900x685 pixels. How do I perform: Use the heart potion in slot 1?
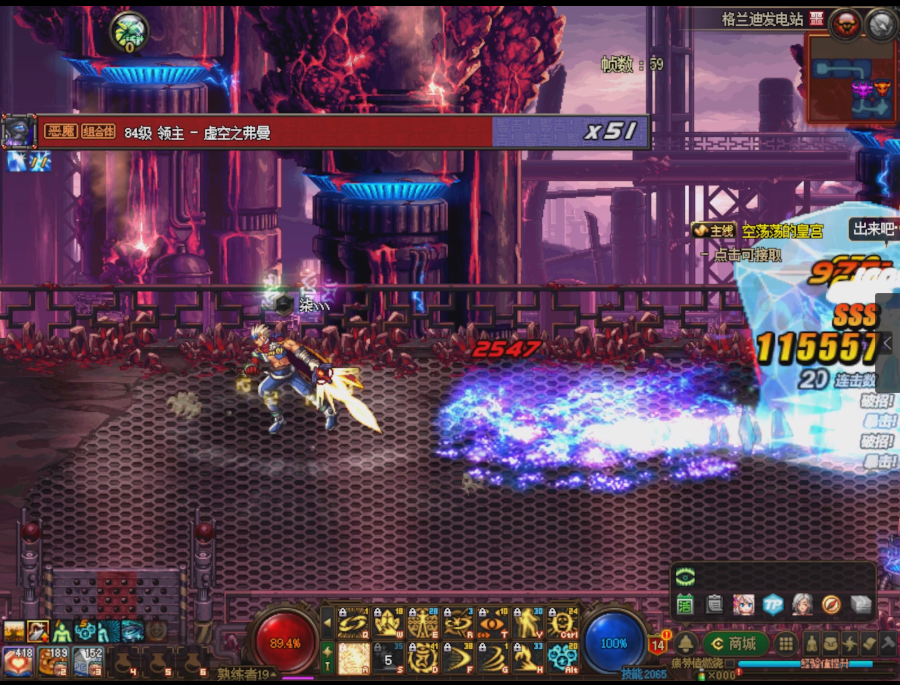click(18, 660)
